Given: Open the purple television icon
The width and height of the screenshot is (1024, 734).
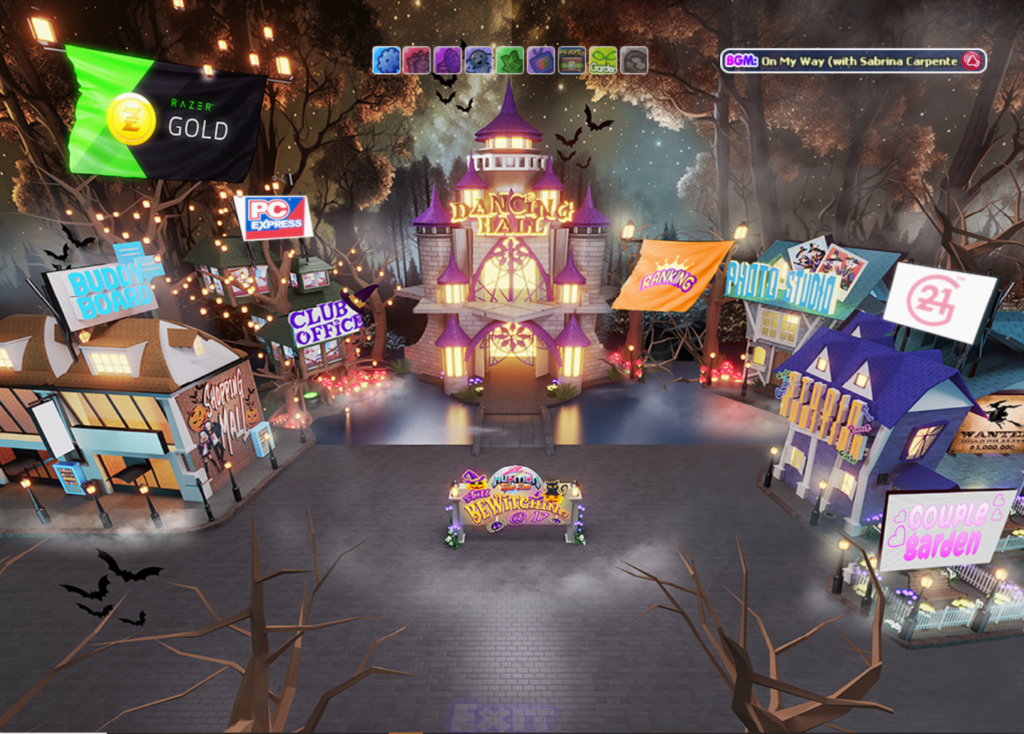Looking at the screenshot, I should point(541,60).
